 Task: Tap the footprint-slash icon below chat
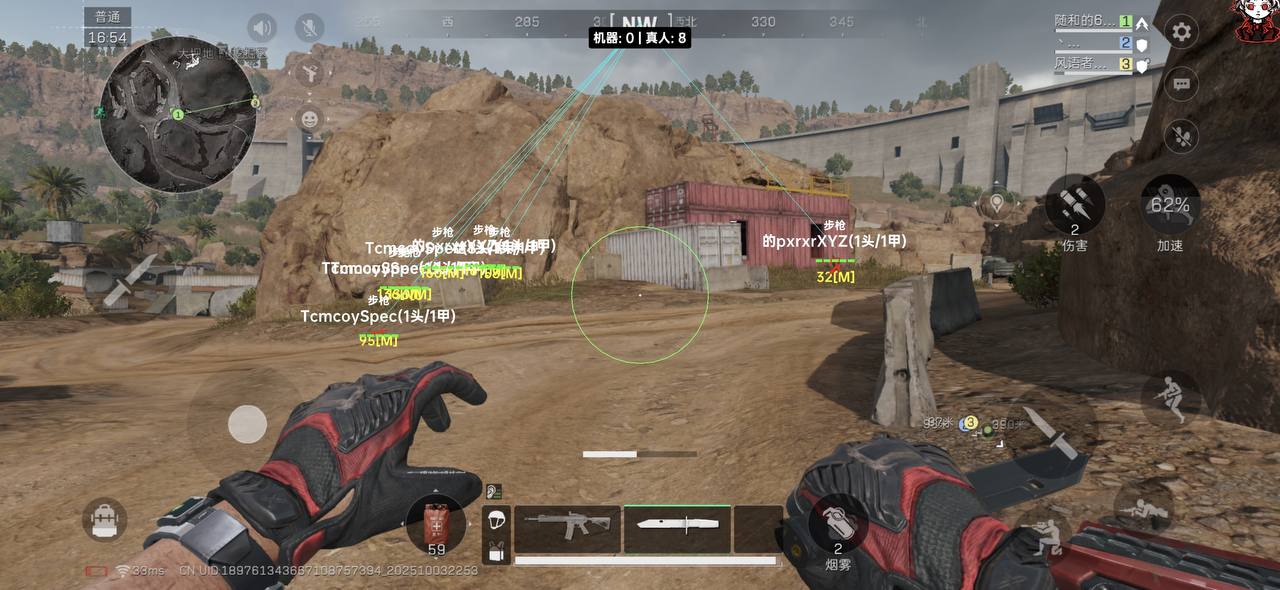pyautogui.click(x=1182, y=135)
